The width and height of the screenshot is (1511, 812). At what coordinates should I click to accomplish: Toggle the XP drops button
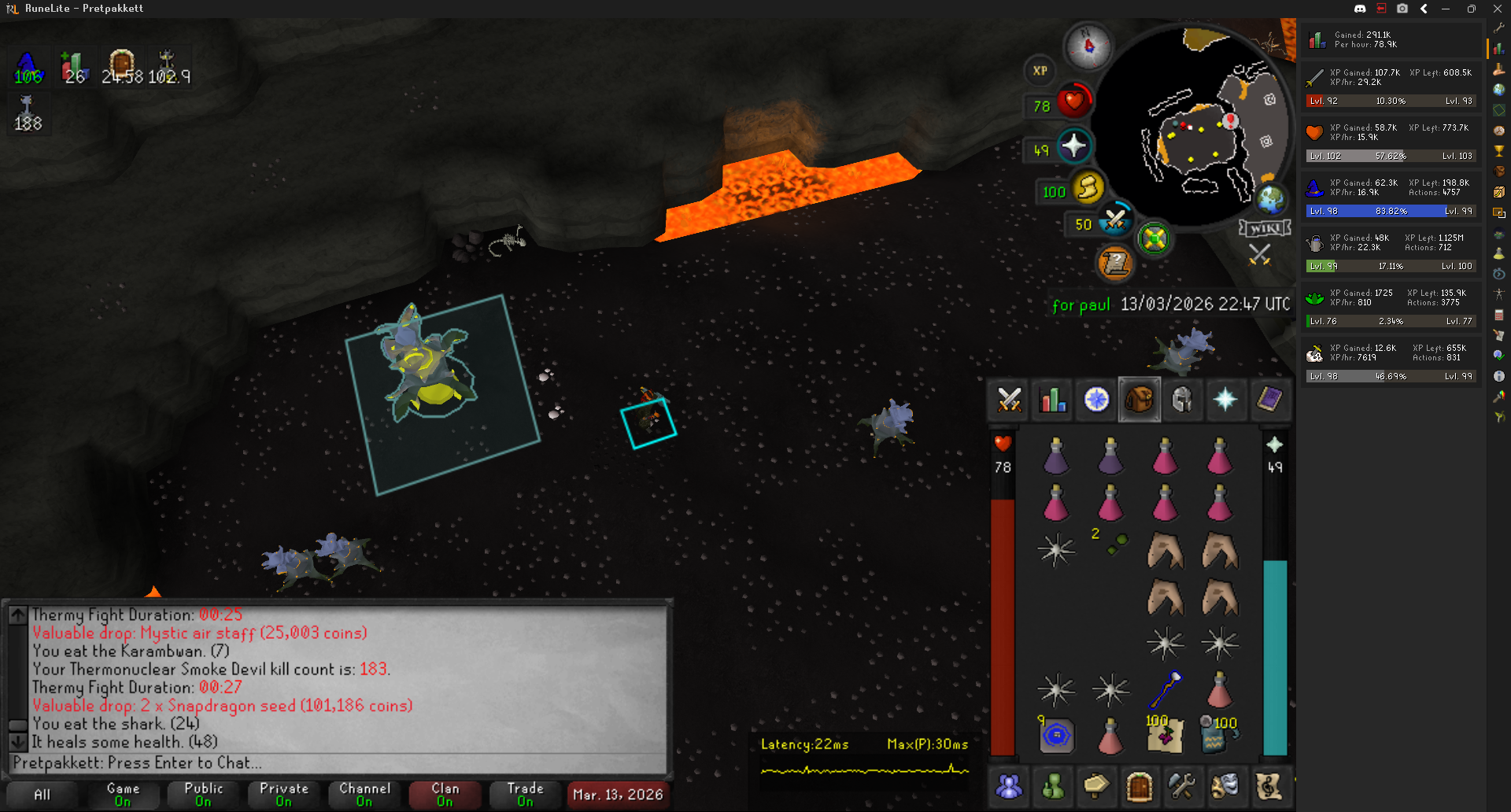tap(1040, 71)
